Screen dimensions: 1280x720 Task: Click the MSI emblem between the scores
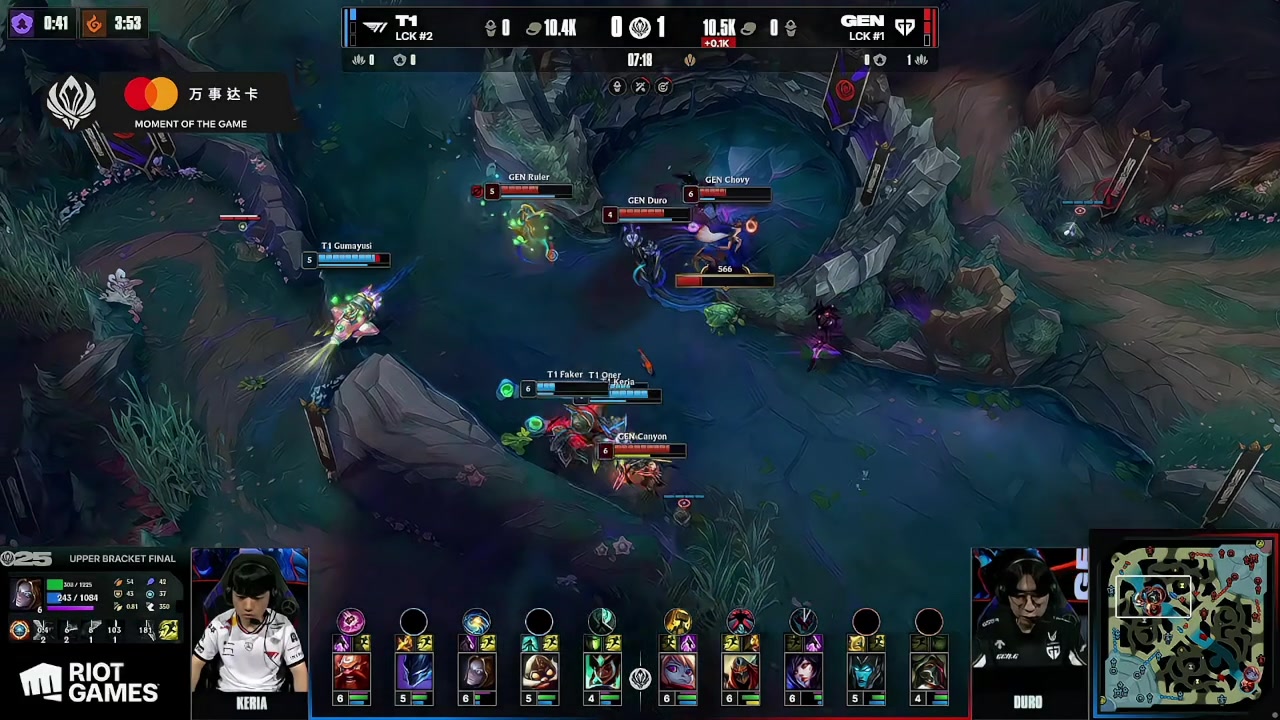640,28
